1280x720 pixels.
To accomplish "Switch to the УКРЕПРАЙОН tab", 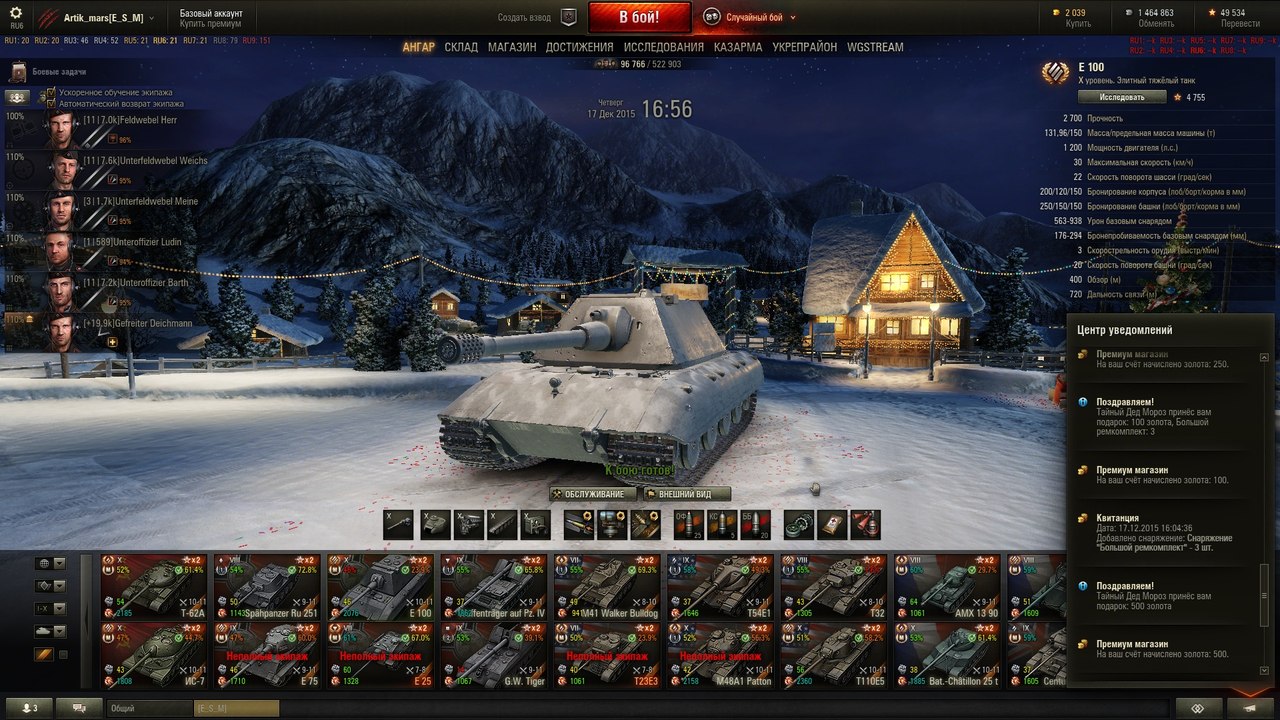I will (x=805, y=47).
